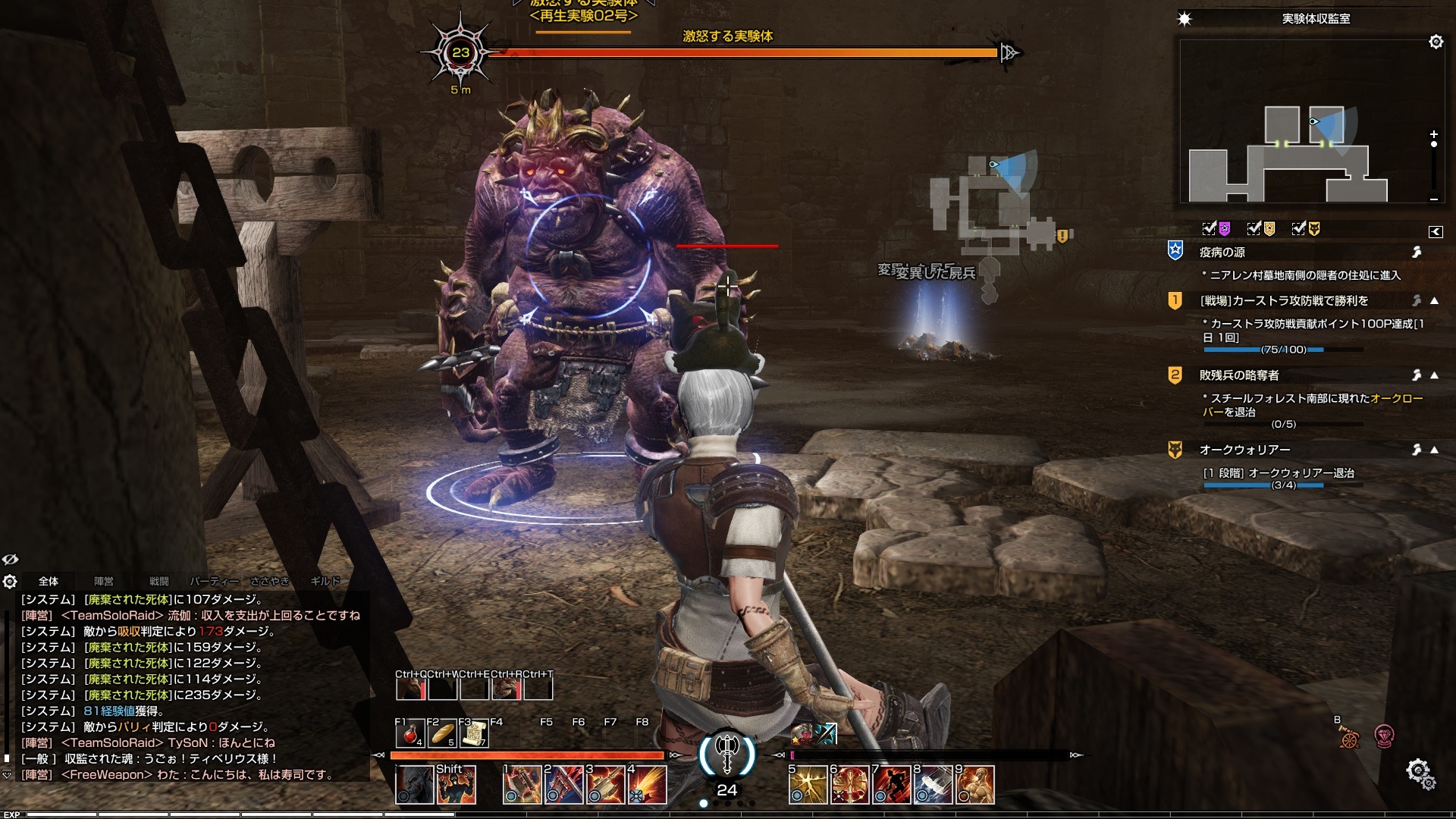Toggle the purple star quest filter checkbox
This screenshot has height=819, width=1456.
[1210, 228]
